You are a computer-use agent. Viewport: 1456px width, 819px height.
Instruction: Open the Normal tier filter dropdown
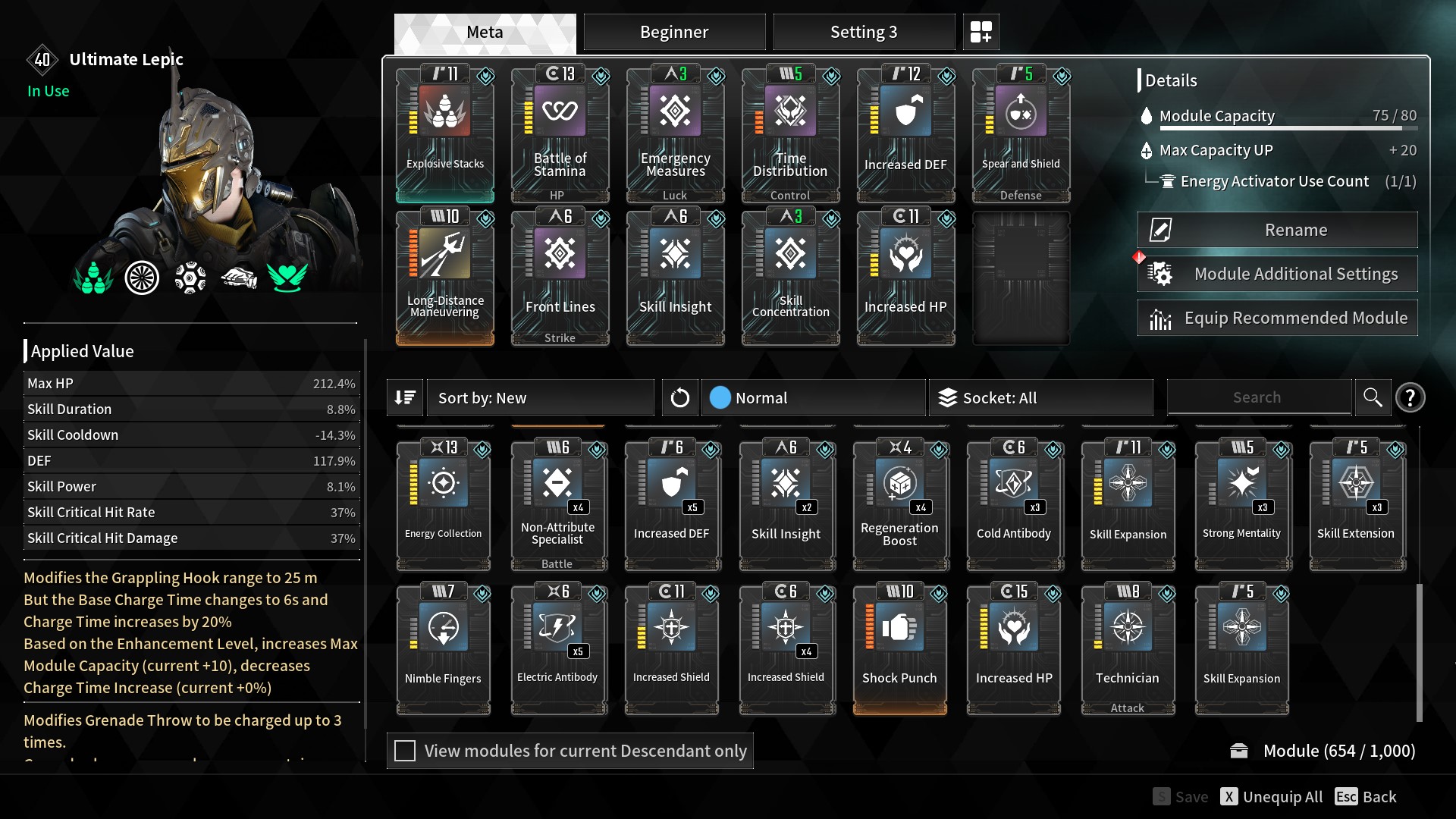pyautogui.click(x=813, y=397)
